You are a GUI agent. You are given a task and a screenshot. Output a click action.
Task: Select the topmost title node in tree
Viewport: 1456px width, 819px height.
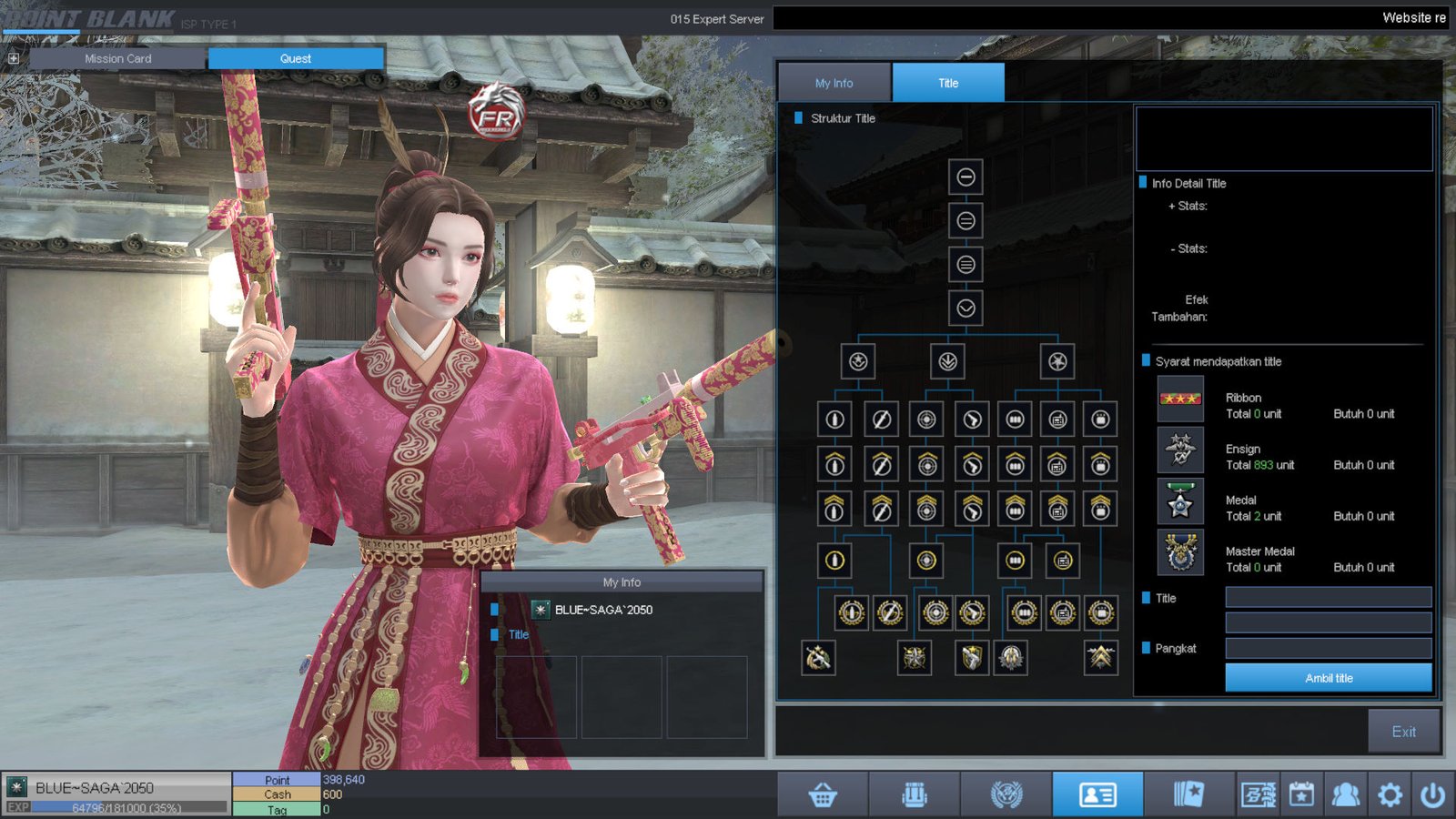966,177
